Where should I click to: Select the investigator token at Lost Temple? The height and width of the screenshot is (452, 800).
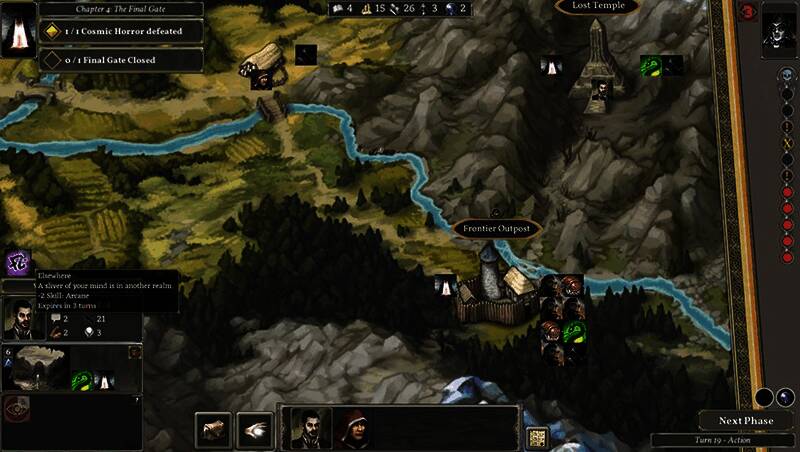coord(599,91)
